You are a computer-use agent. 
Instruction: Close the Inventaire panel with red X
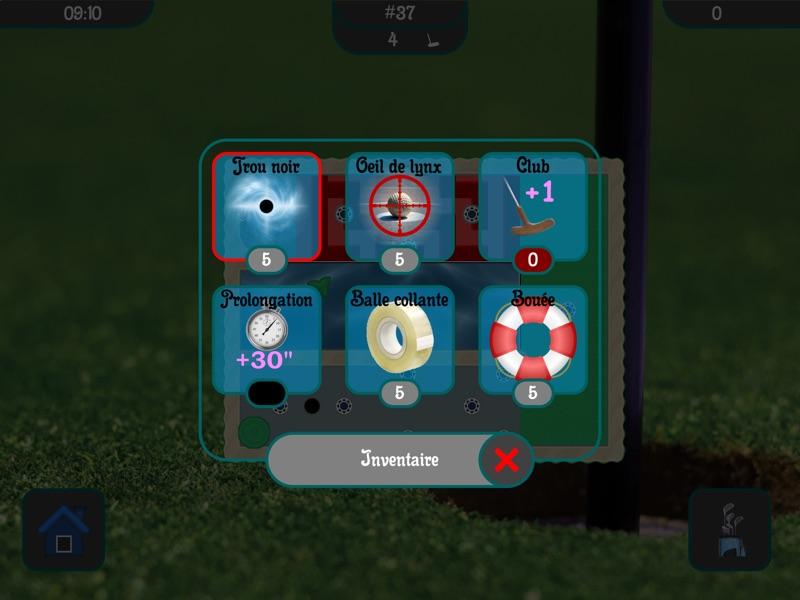pyautogui.click(x=506, y=460)
